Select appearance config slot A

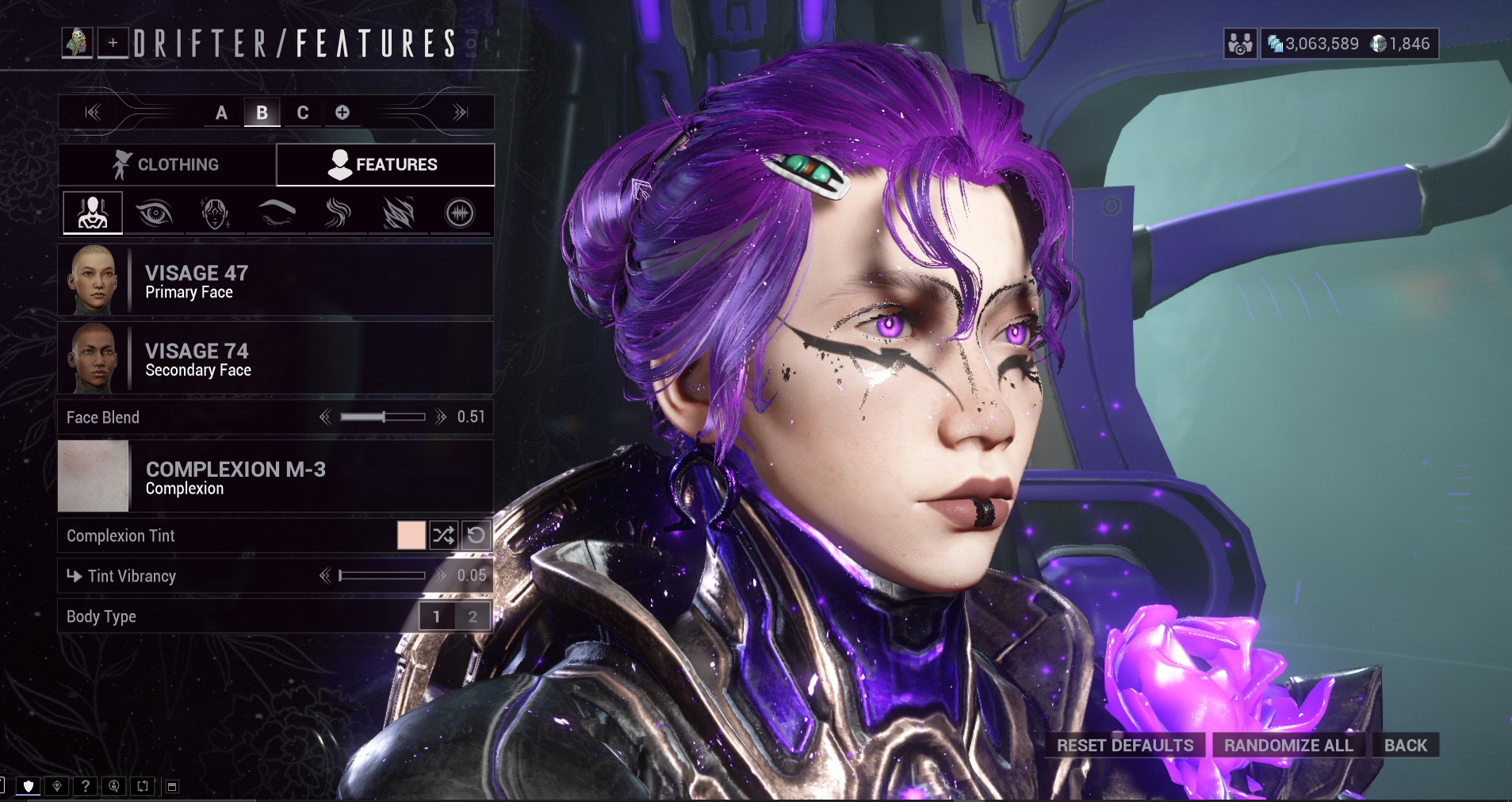221,113
